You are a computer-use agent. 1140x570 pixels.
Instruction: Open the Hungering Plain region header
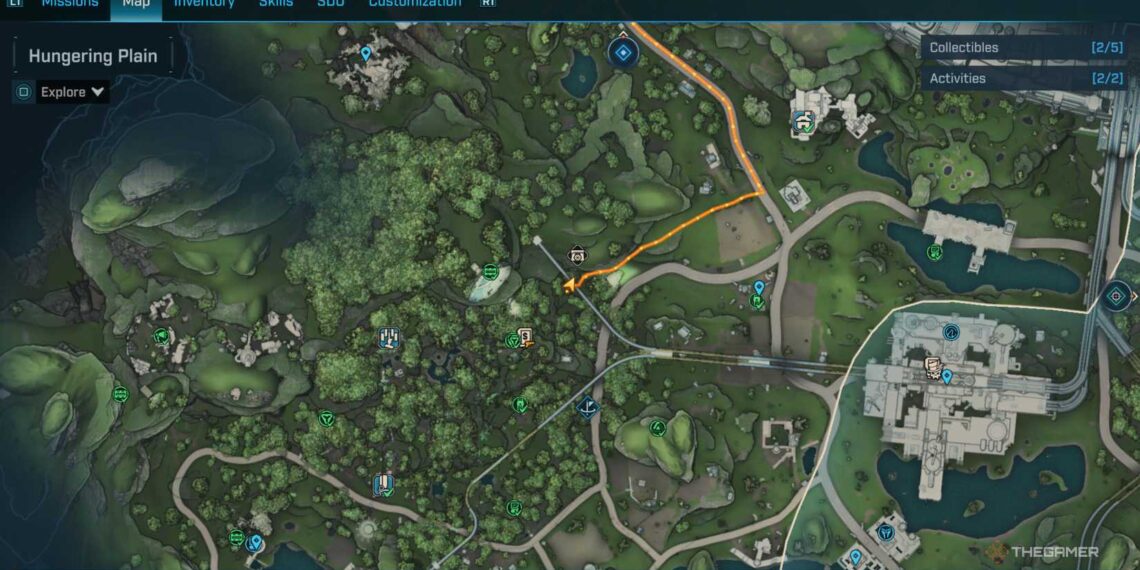[93, 56]
